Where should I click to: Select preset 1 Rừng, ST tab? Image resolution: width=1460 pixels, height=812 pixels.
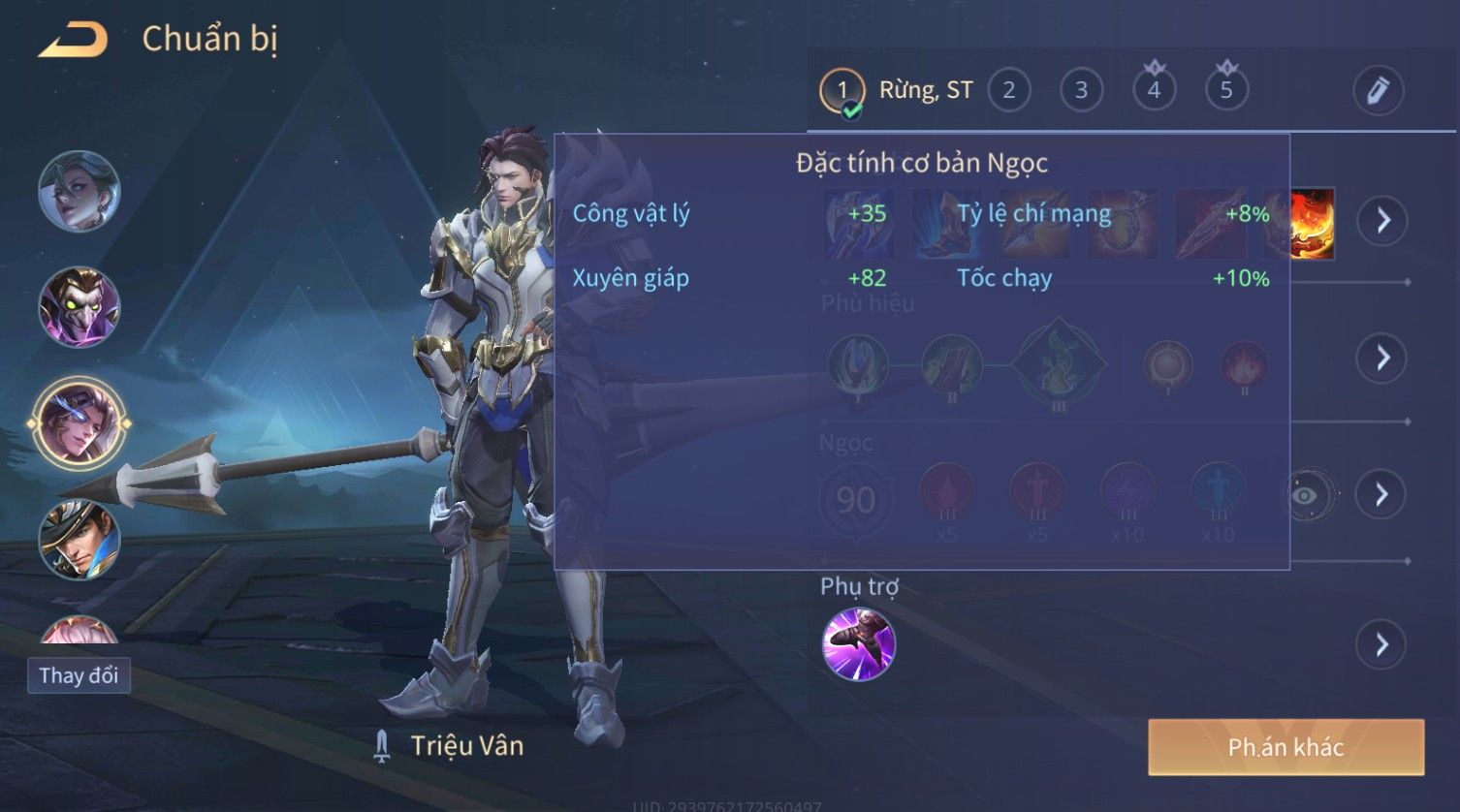[897, 91]
